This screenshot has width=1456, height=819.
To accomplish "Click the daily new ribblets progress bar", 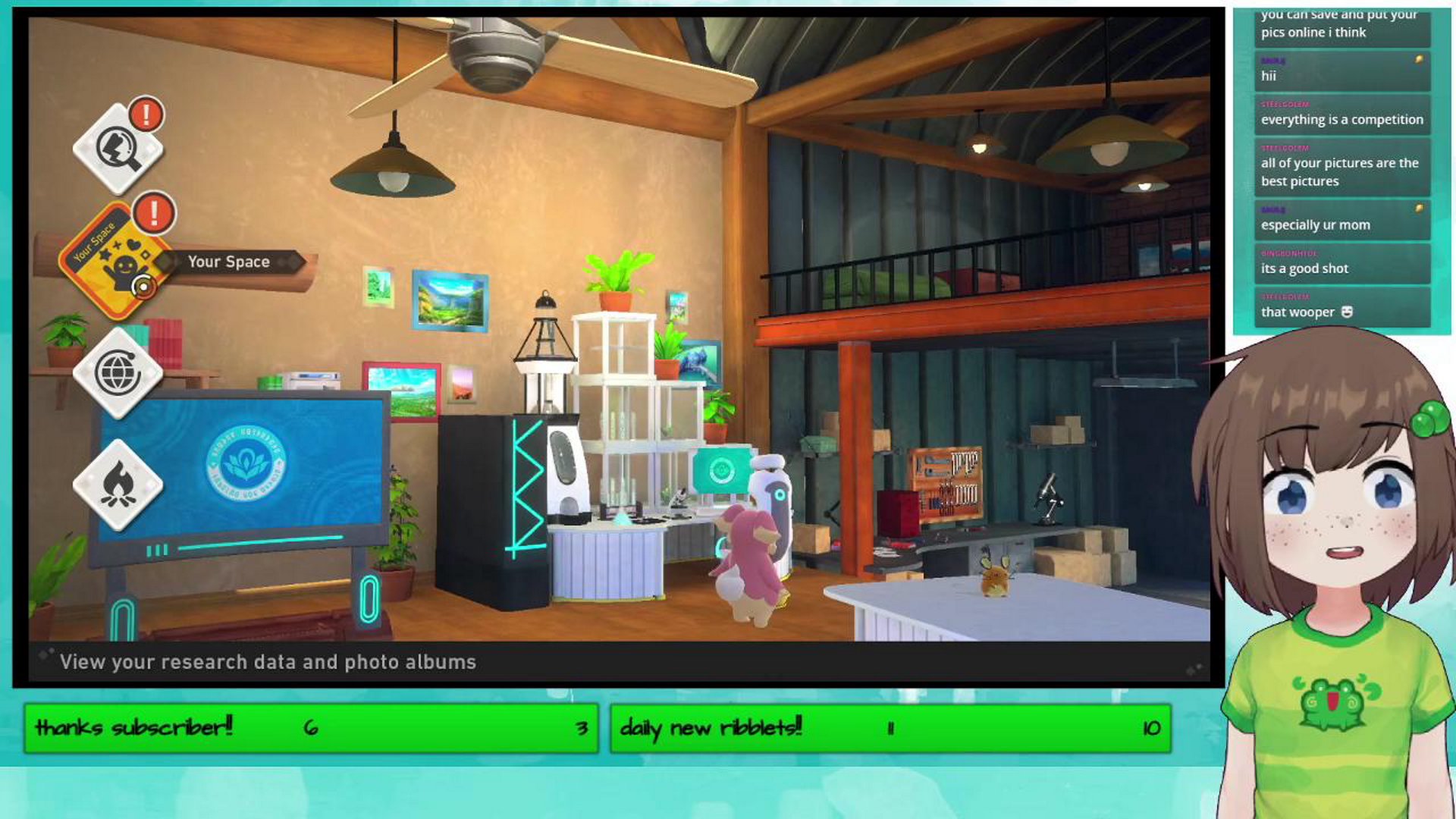I will (x=887, y=729).
